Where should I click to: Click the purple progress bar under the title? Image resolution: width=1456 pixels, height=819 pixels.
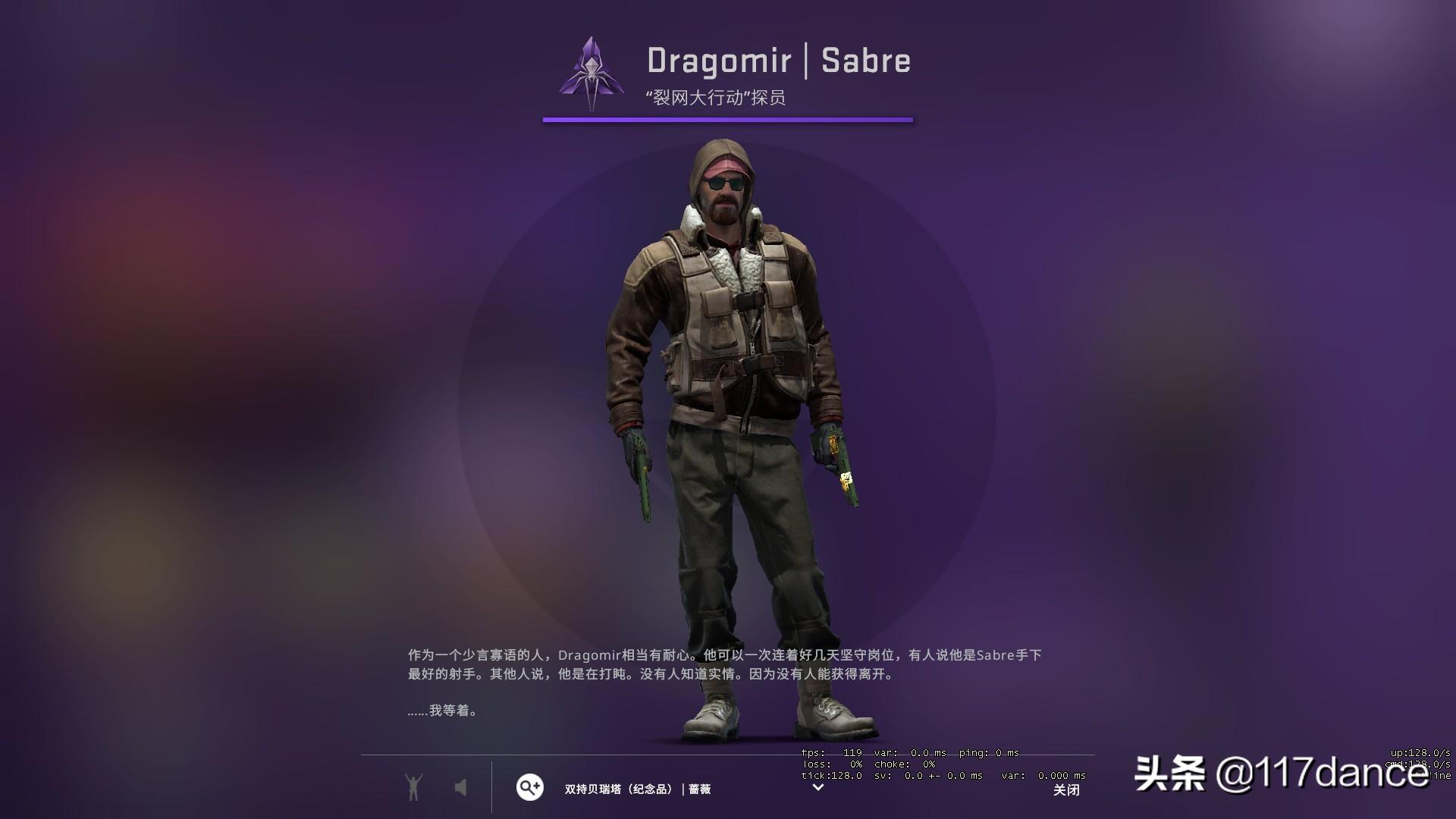coord(728,119)
